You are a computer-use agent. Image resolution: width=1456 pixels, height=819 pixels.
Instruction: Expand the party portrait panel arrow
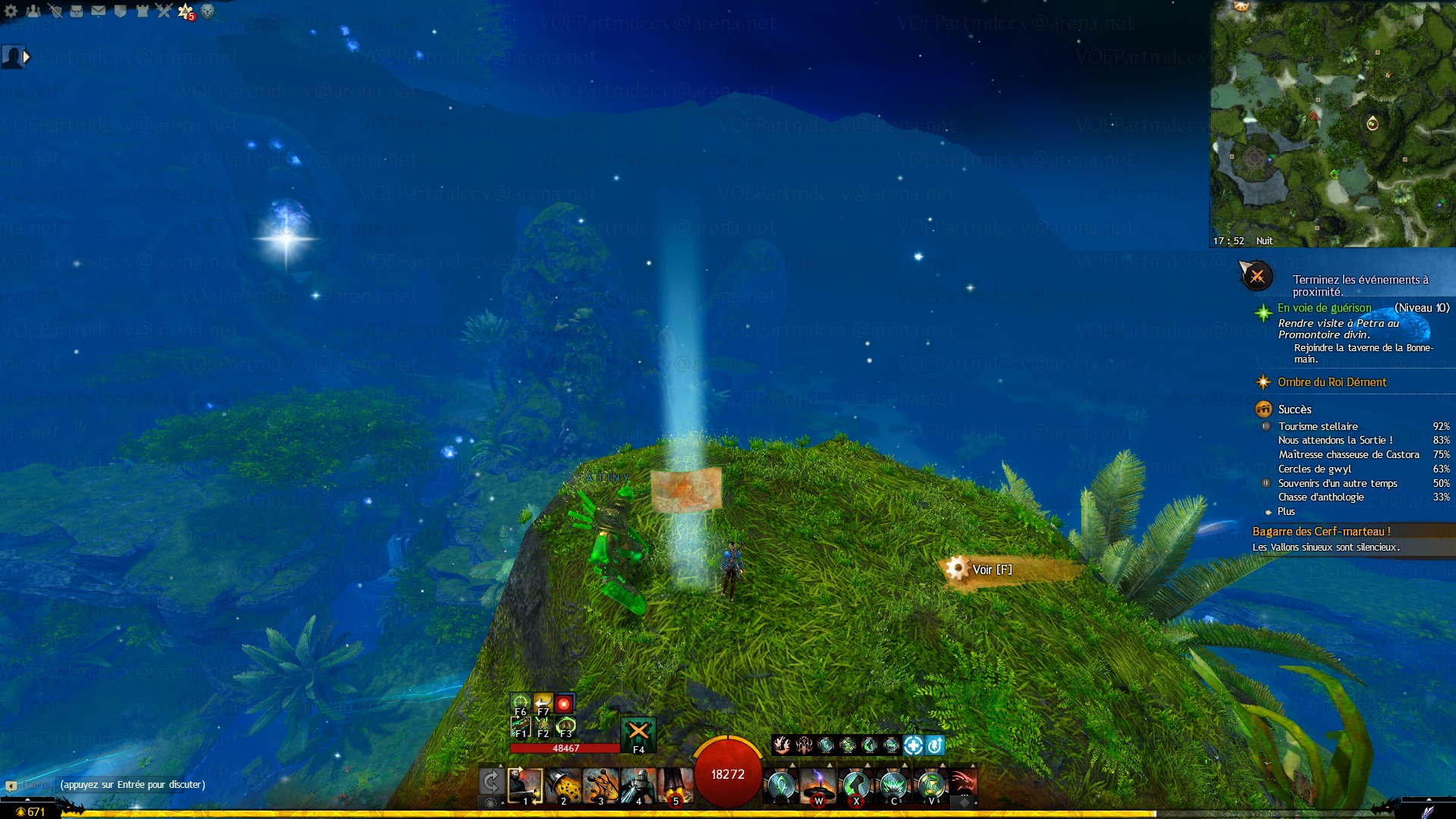[x=27, y=57]
